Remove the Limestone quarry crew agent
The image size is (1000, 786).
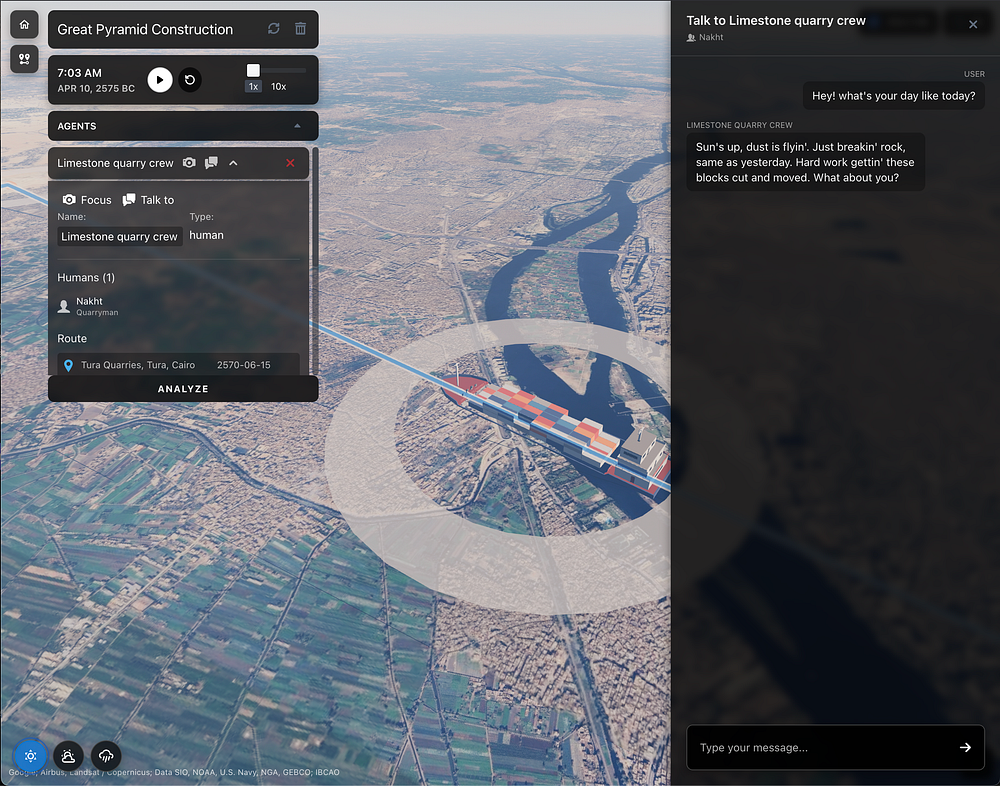click(x=290, y=163)
